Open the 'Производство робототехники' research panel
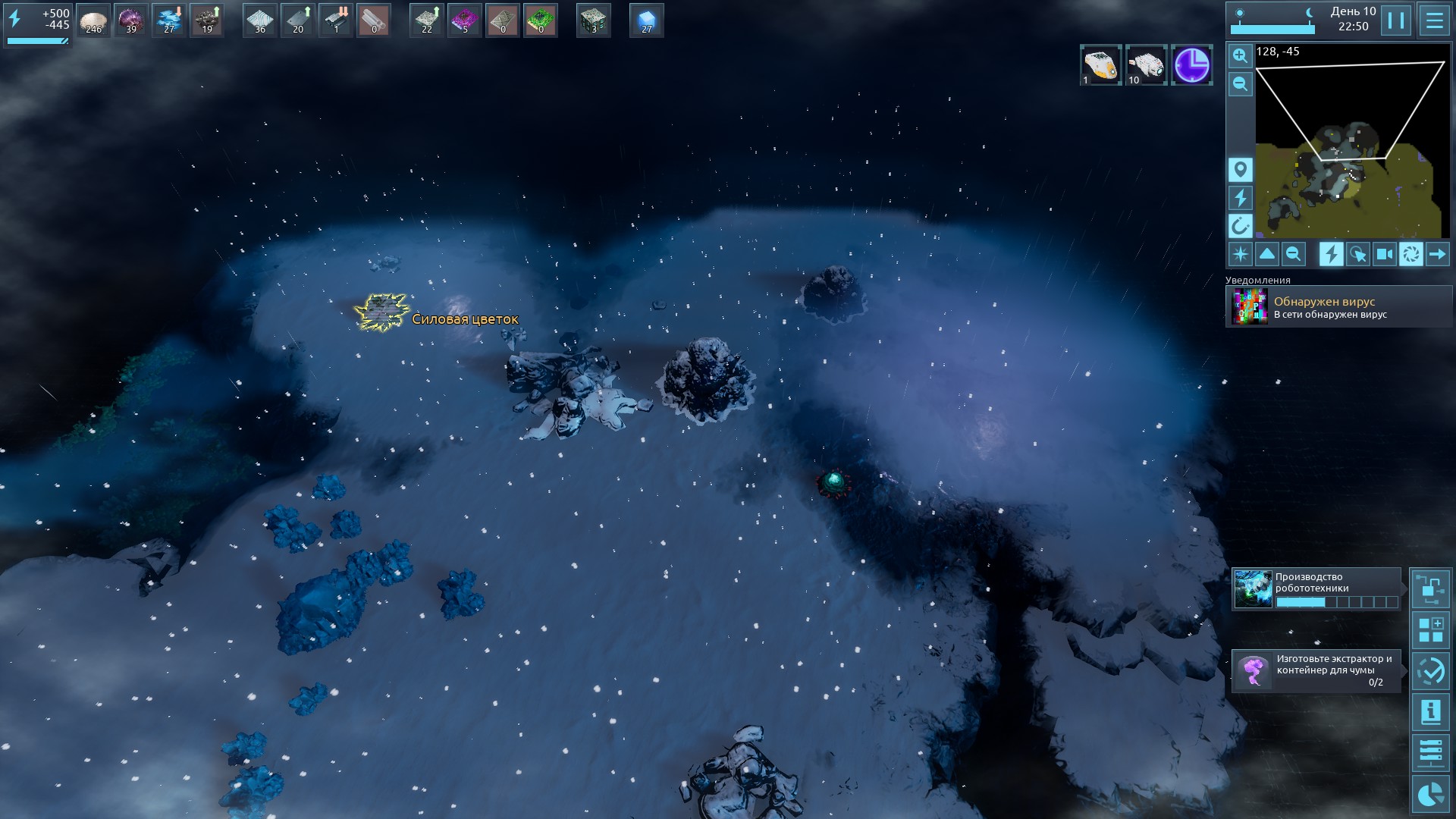Image resolution: width=1456 pixels, height=819 pixels. click(1316, 589)
